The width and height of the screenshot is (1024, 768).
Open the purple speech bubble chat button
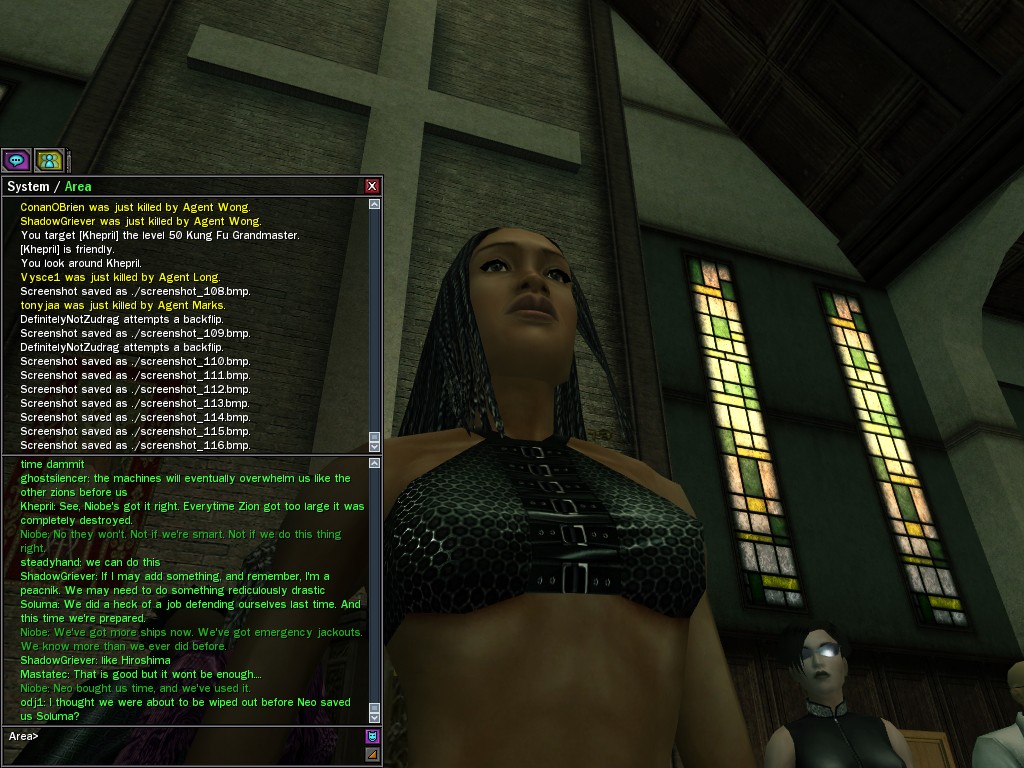16,160
